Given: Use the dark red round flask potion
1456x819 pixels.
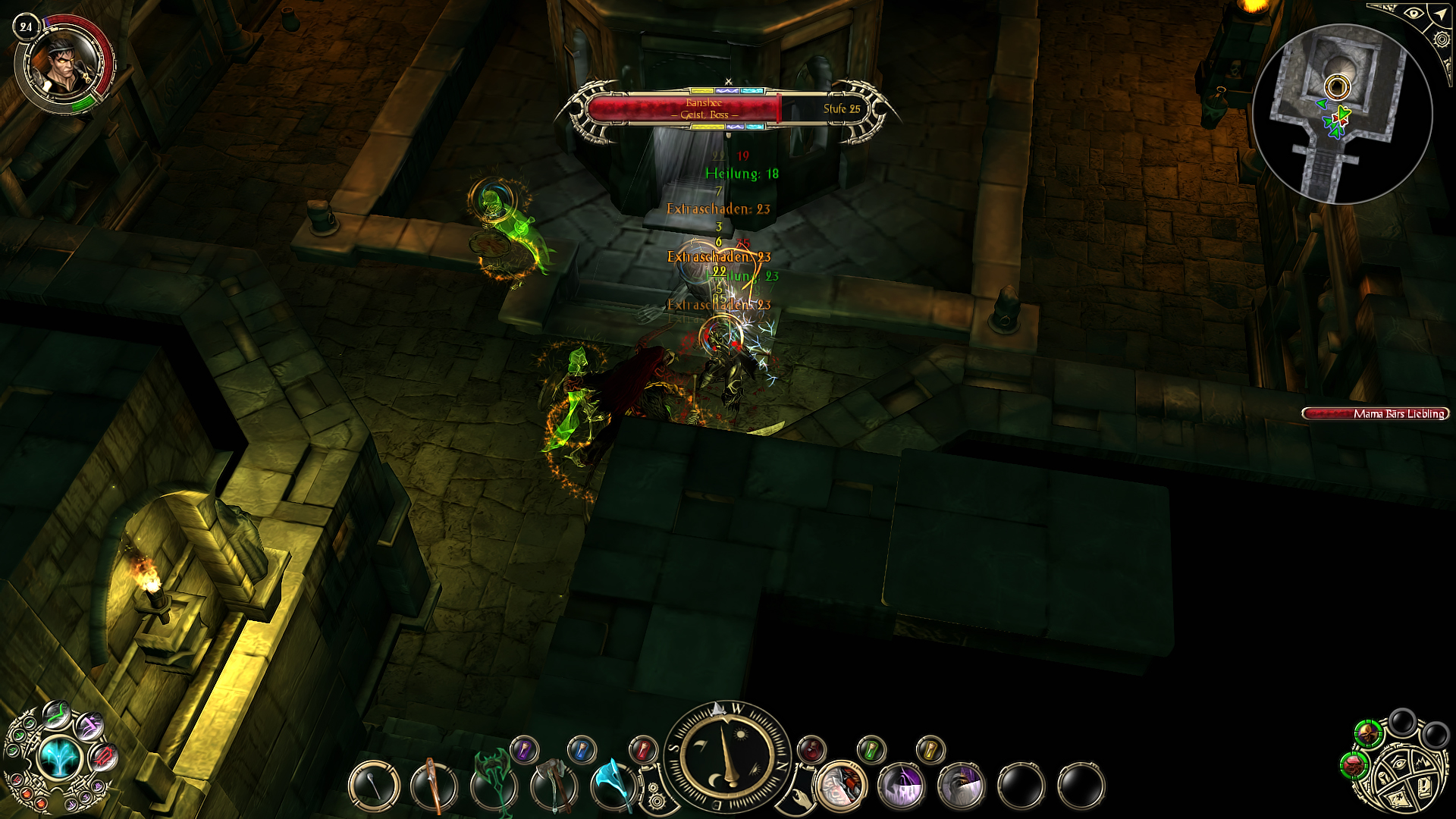Looking at the screenshot, I should (811, 749).
